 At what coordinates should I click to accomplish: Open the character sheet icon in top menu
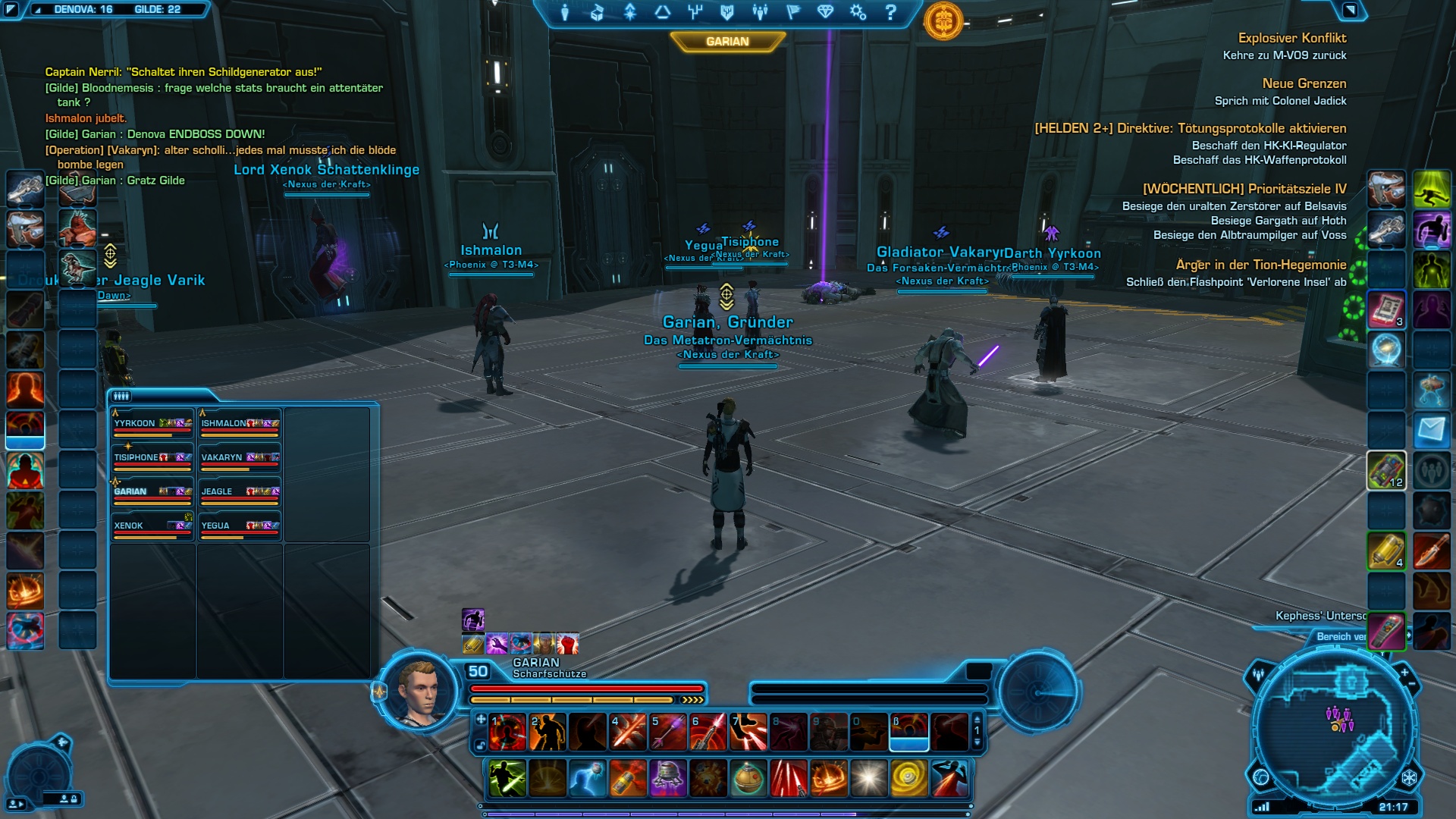click(x=565, y=12)
